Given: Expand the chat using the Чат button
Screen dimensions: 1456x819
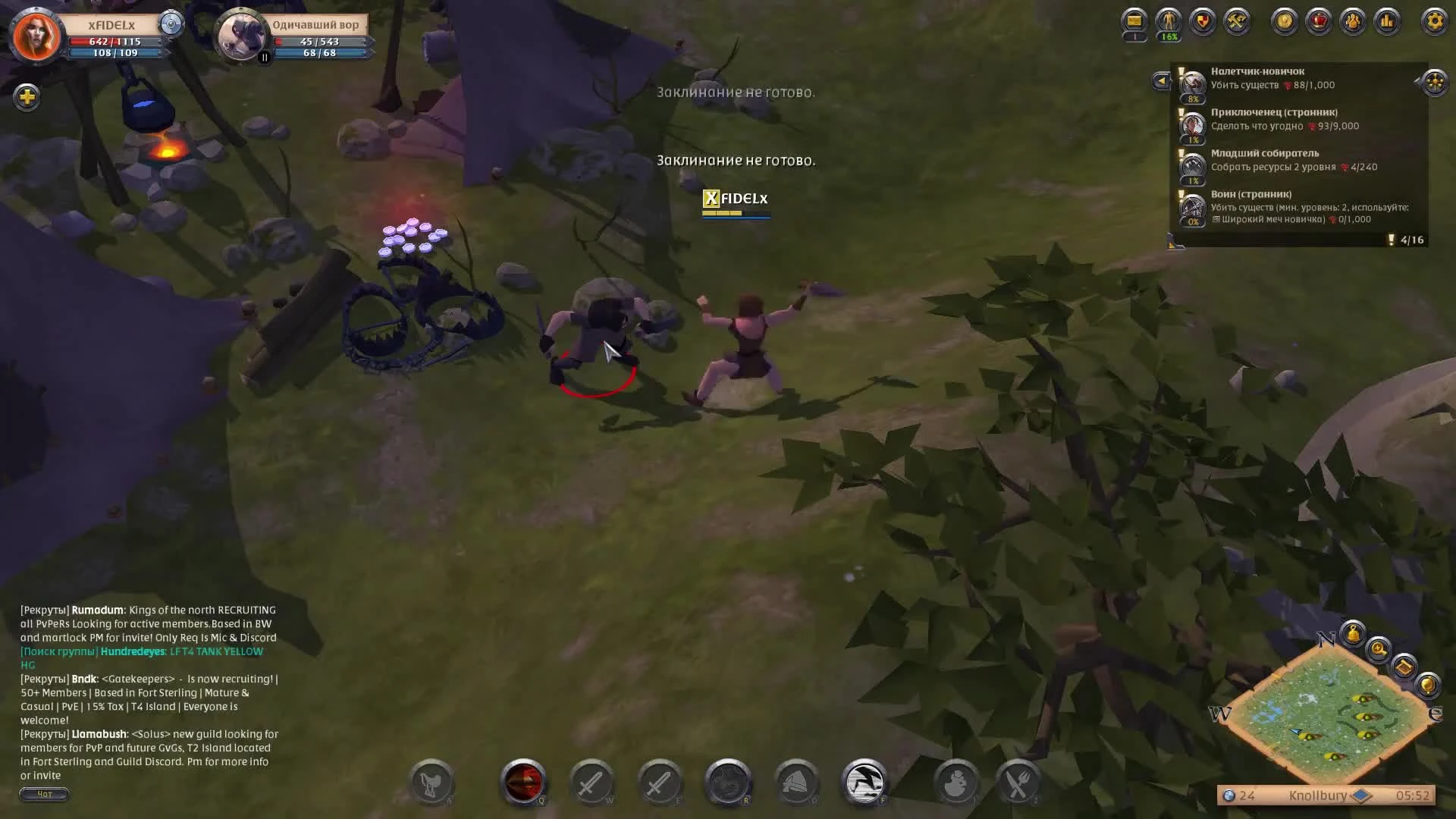Looking at the screenshot, I should 44,794.
